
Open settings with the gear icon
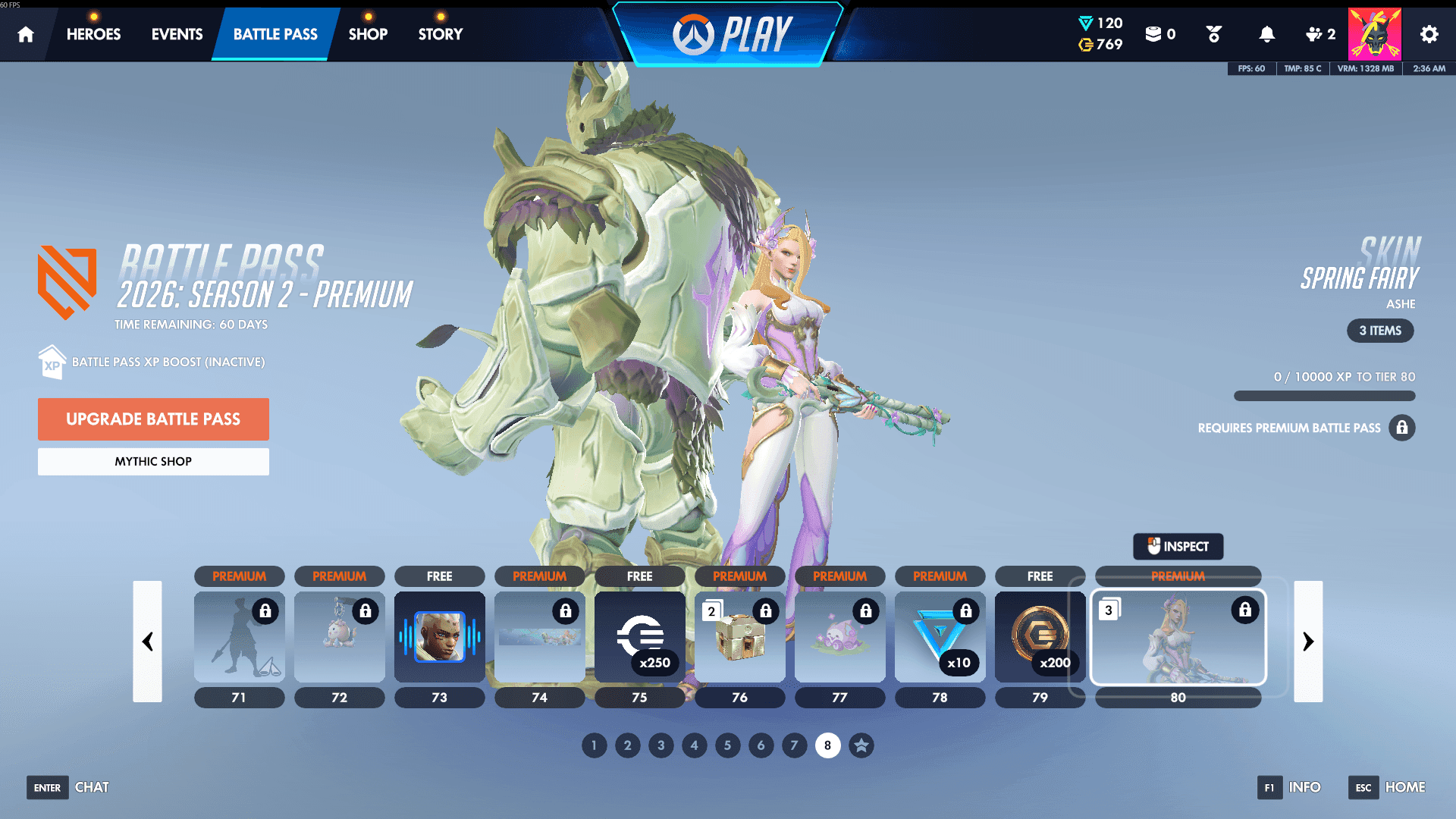click(1429, 33)
